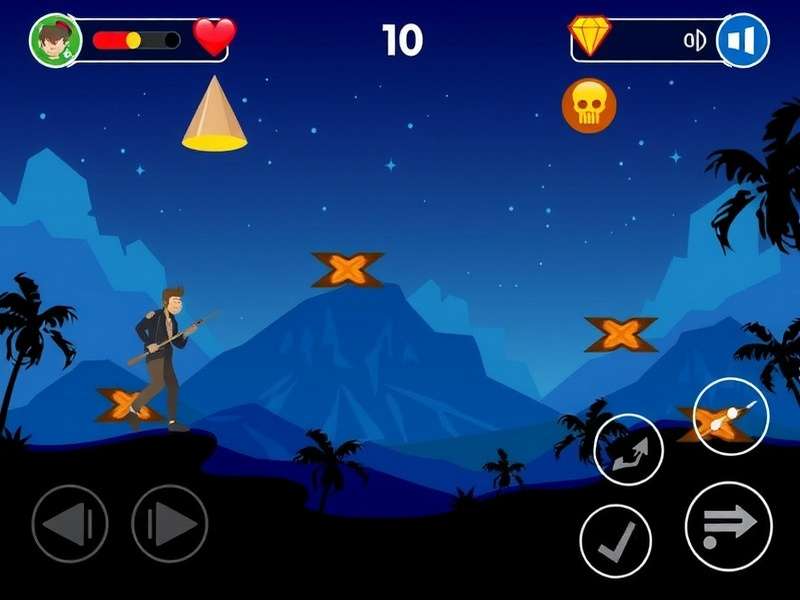The image size is (800, 600).
Task: Activate the dash arrow button
Action: 728,526
